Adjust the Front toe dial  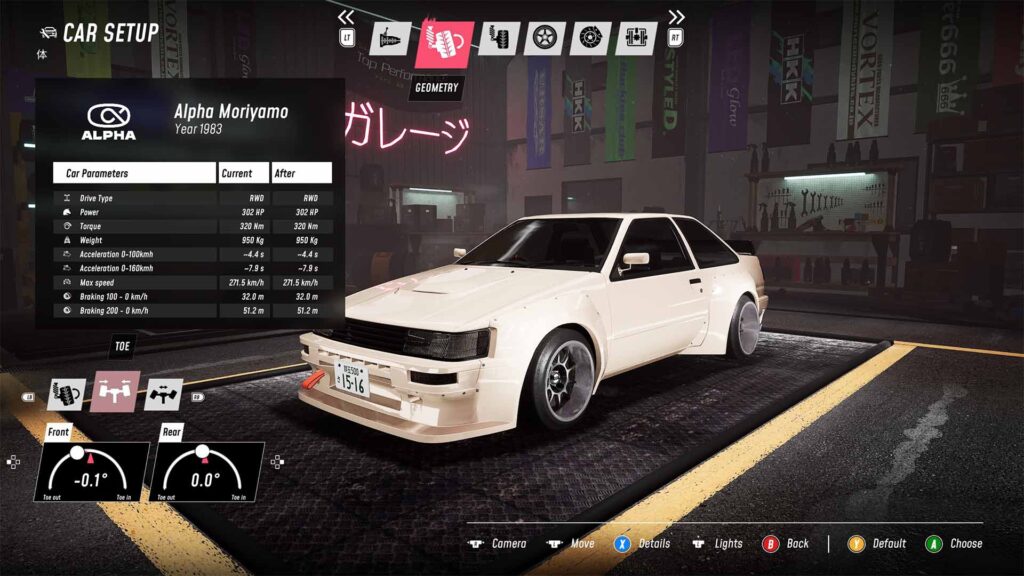[x=90, y=471]
